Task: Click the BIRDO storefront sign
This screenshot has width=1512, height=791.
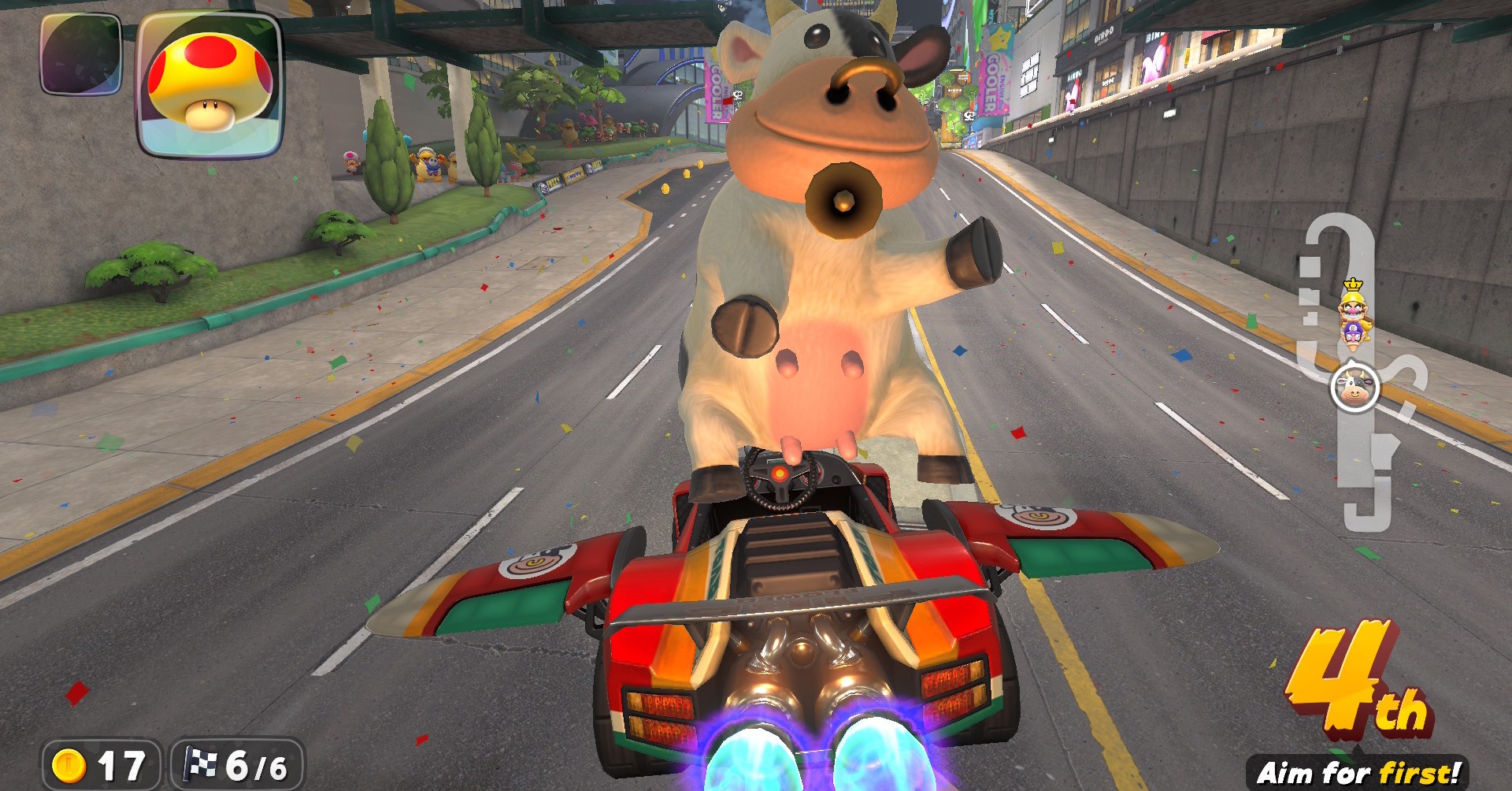Action: [x=1104, y=35]
